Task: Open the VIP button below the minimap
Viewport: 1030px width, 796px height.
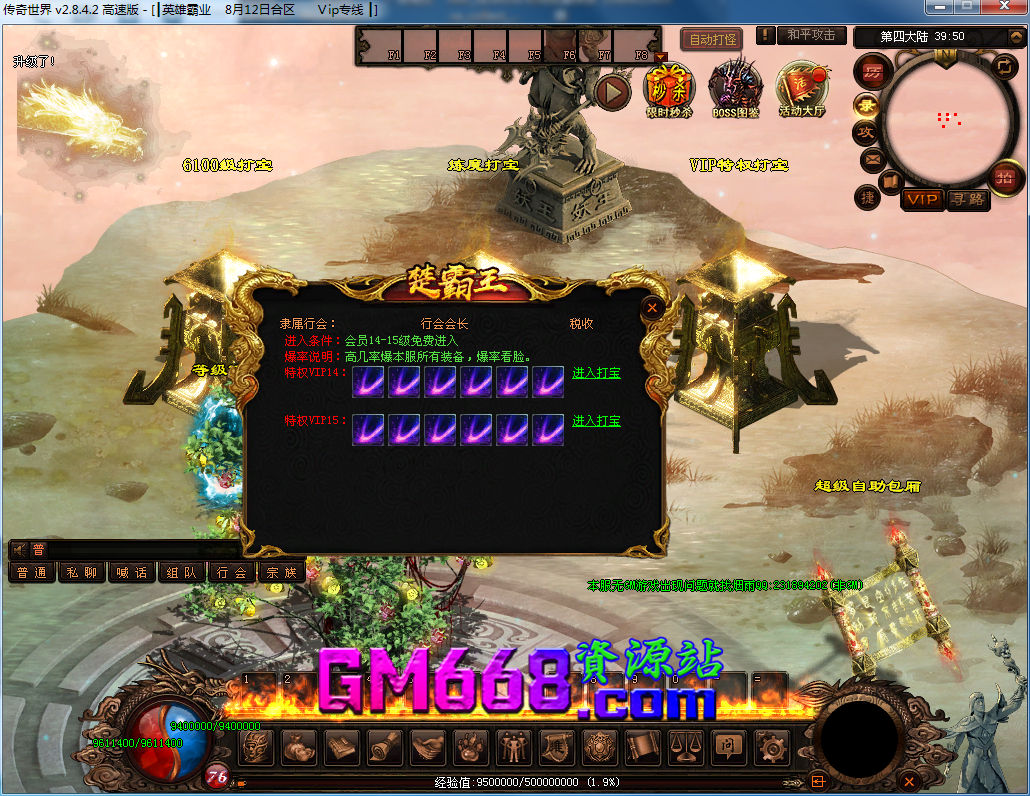Action: pyautogui.click(x=922, y=200)
